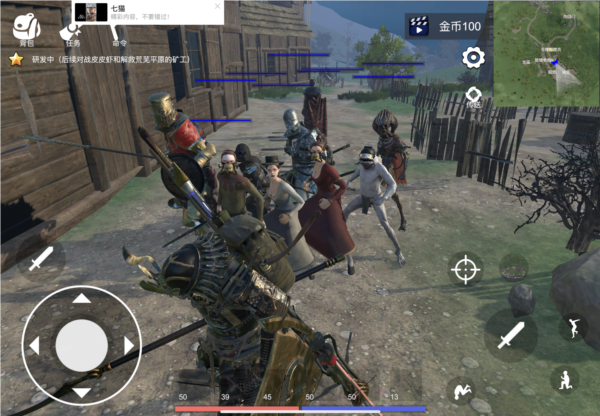This screenshot has width=600, height=416.
Task: Open the gear settings menu
Action: tap(473, 57)
